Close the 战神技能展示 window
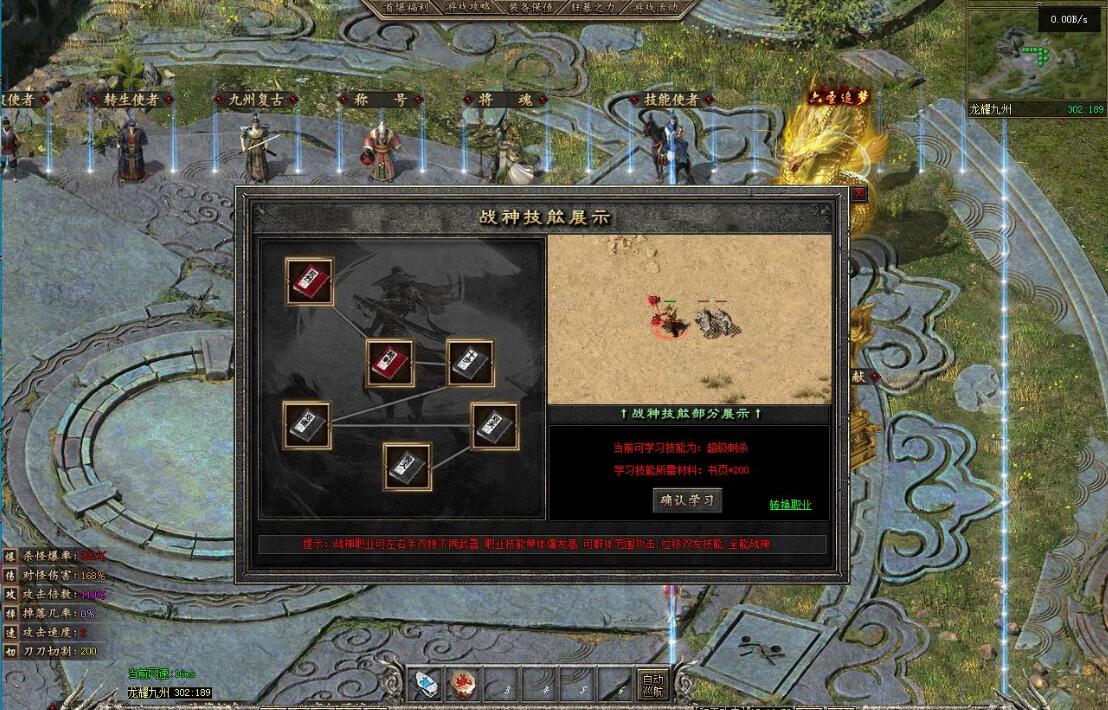The width and height of the screenshot is (1108, 710). [858, 194]
